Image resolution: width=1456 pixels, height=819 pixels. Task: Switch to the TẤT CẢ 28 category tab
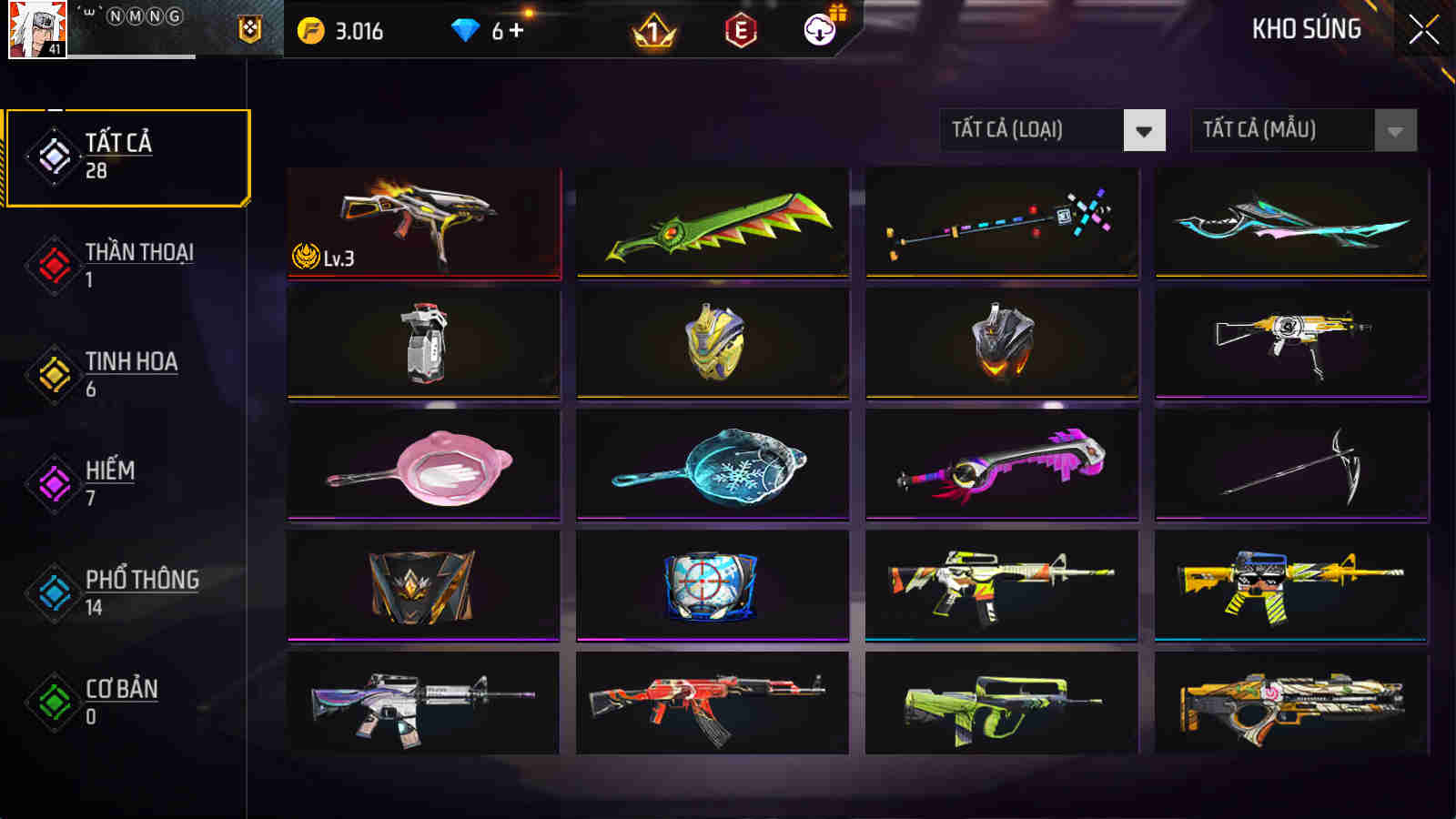(127, 155)
